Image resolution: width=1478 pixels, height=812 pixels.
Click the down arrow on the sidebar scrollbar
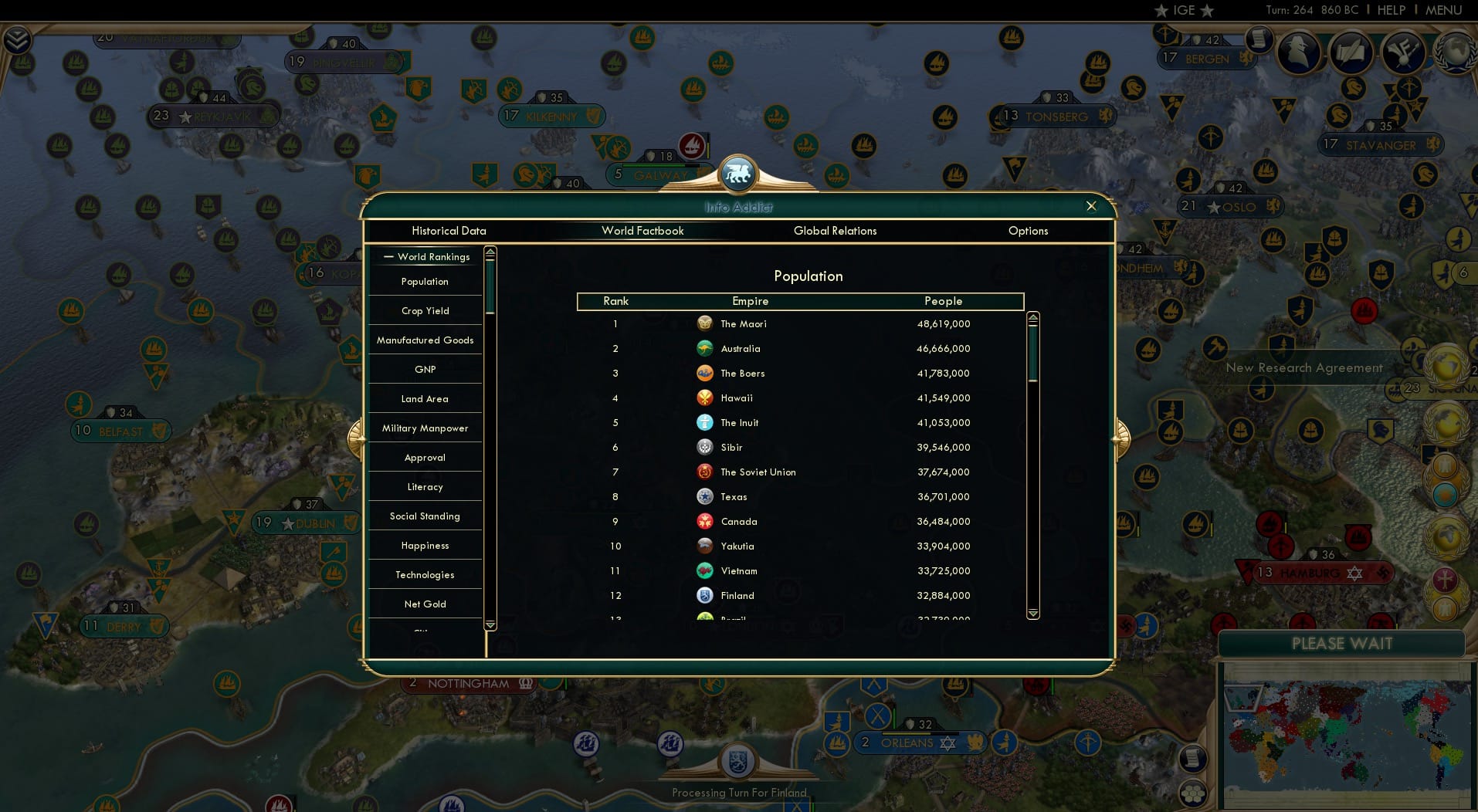pos(490,624)
